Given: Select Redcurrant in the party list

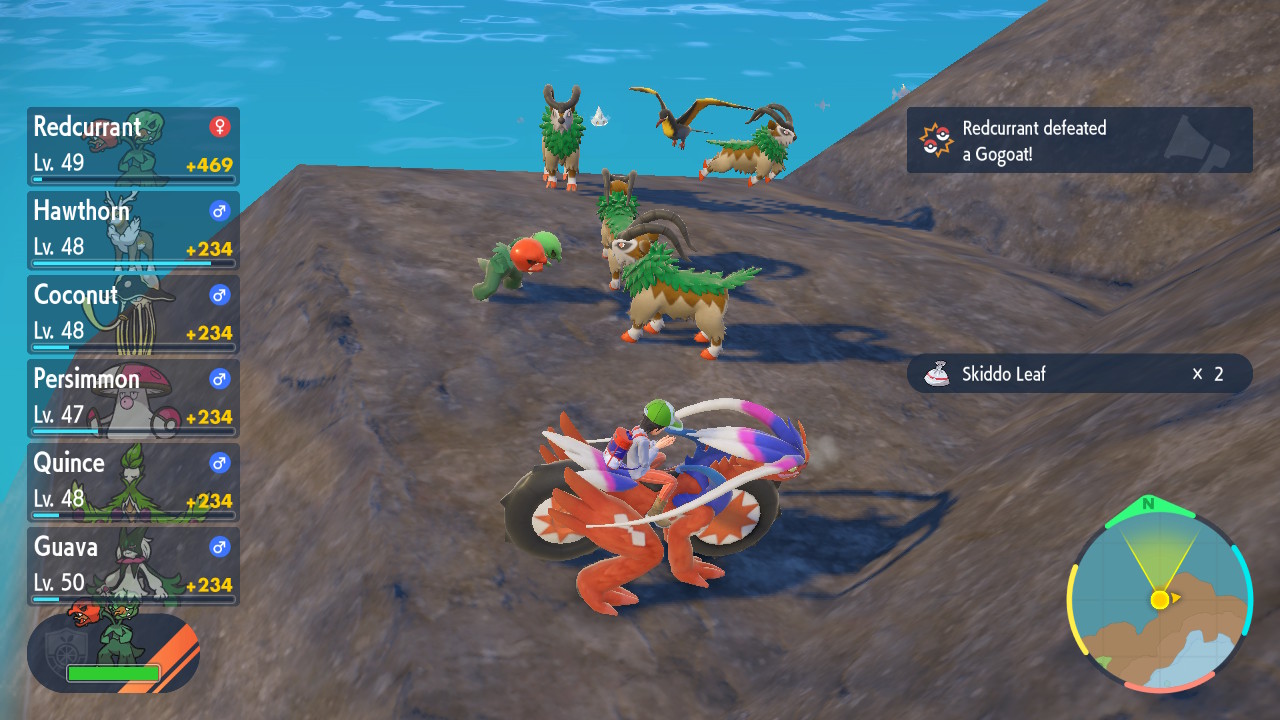Looking at the screenshot, I should tap(133, 146).
